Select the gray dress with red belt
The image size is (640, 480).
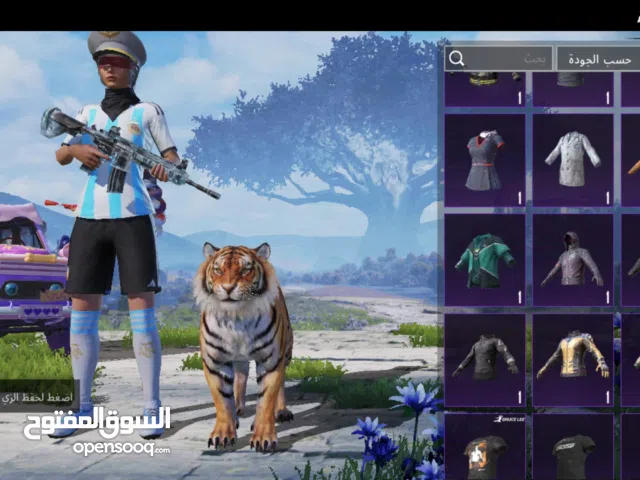point(484,160)
